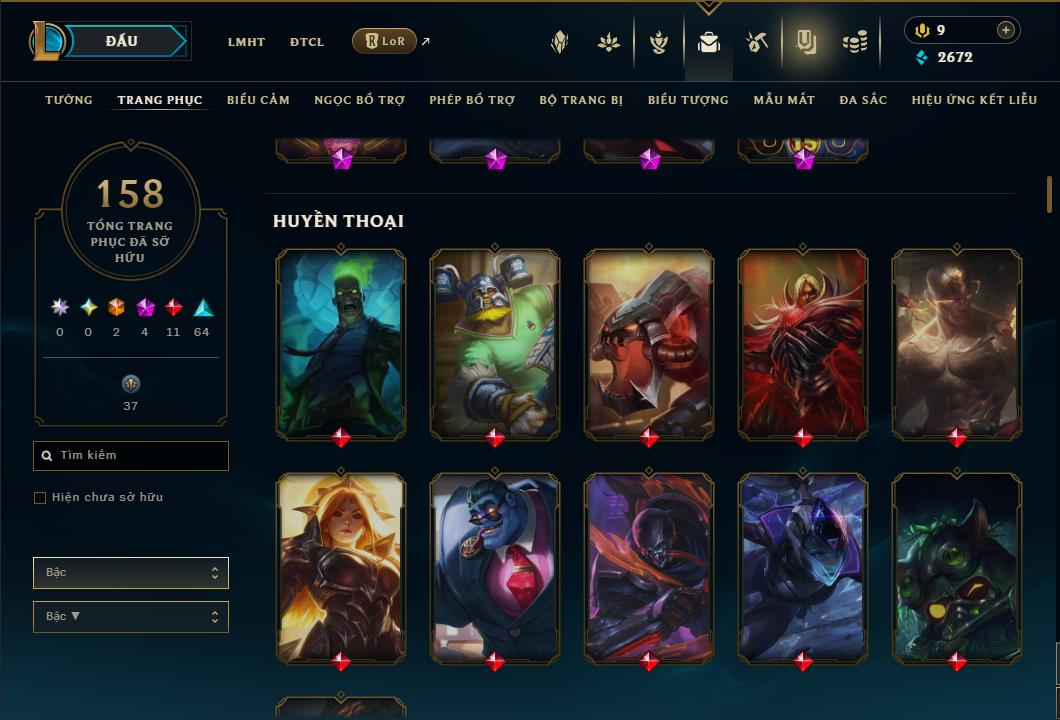The height and width of the screenshot is (720, 1060).
Task: Switch to the MẪU MẮT tab
Action: tap(784, 100)
